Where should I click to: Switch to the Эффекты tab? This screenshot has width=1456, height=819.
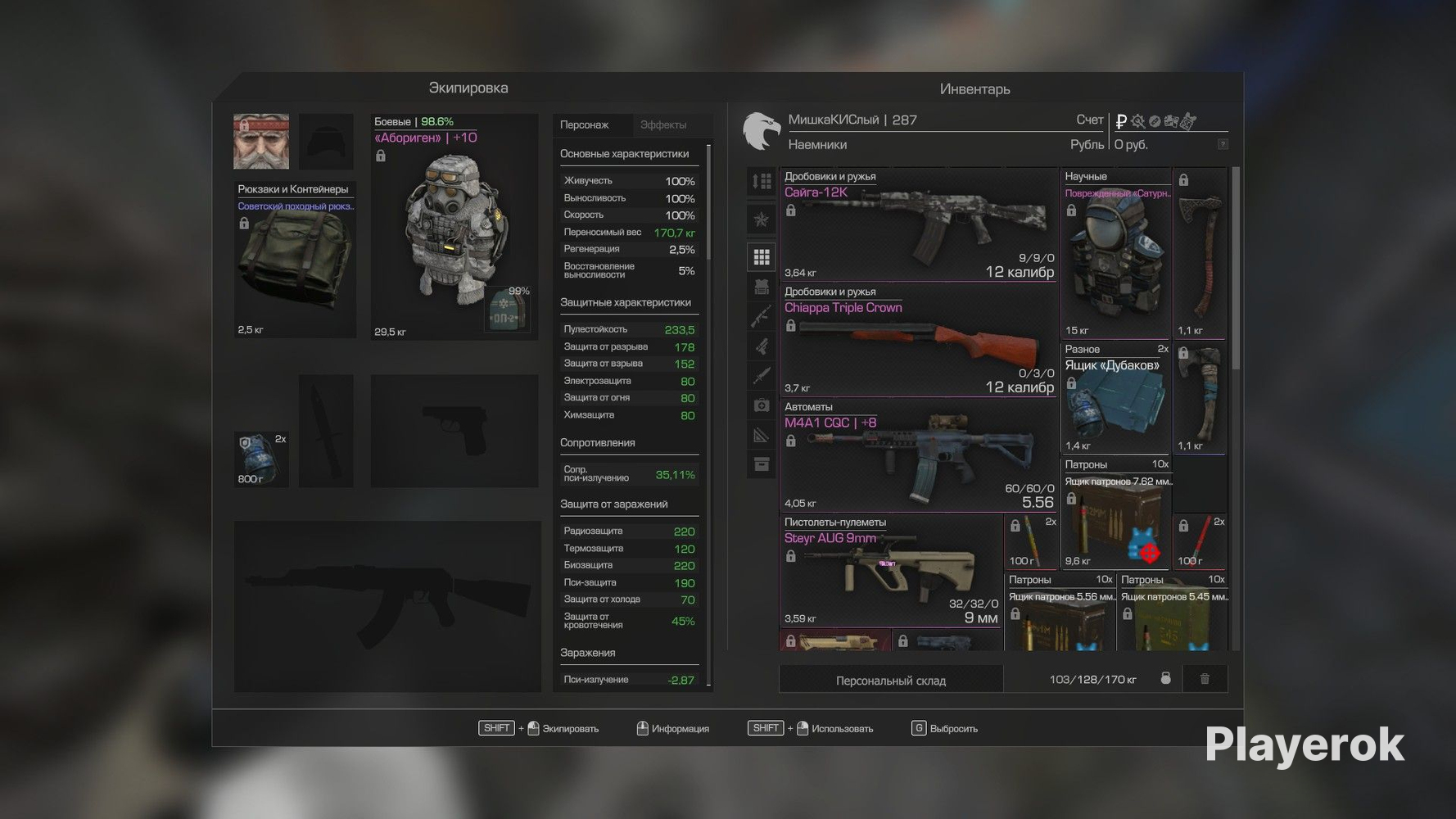(663, 125)
